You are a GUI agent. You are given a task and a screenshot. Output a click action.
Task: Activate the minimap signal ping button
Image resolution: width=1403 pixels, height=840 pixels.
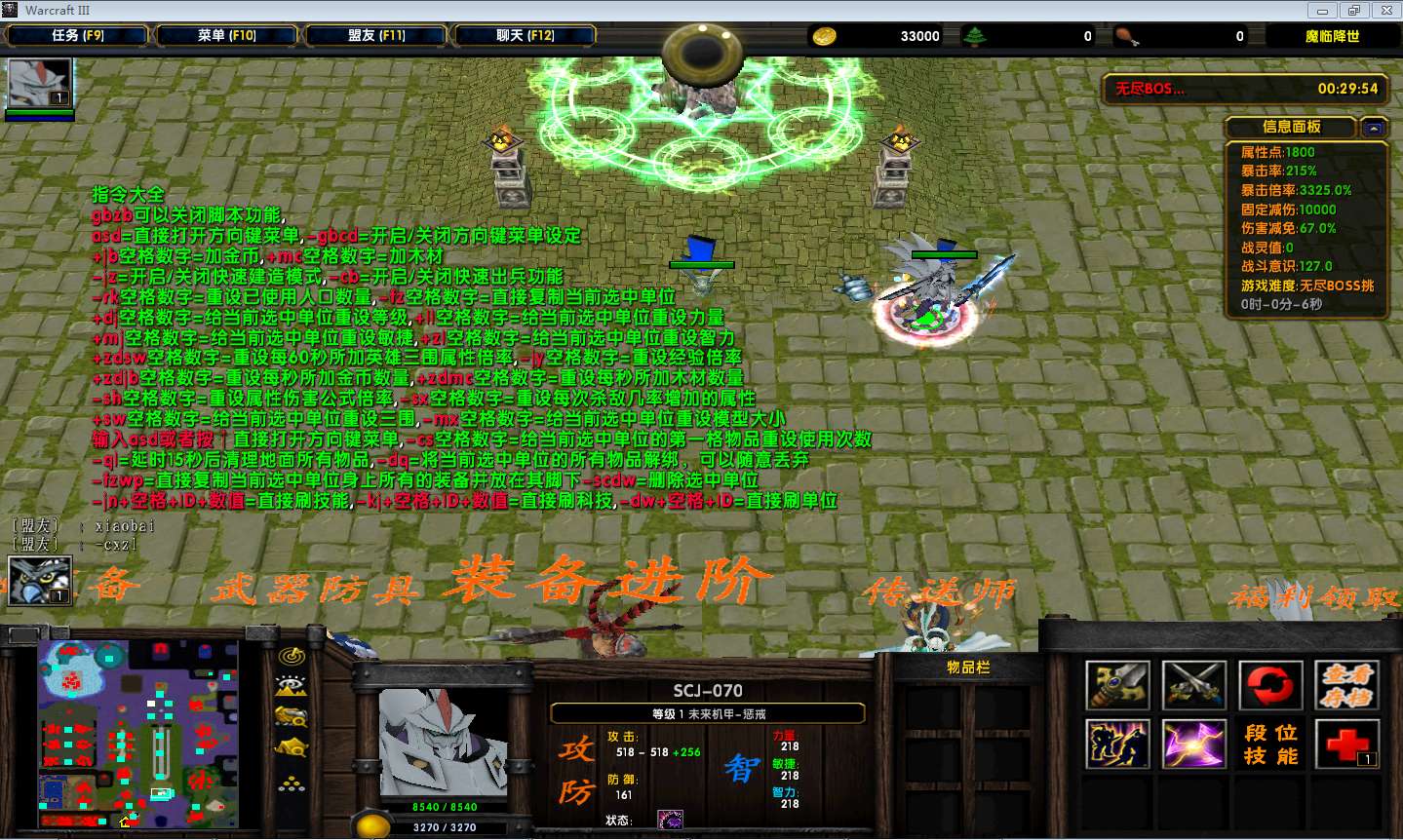[292, 657]
